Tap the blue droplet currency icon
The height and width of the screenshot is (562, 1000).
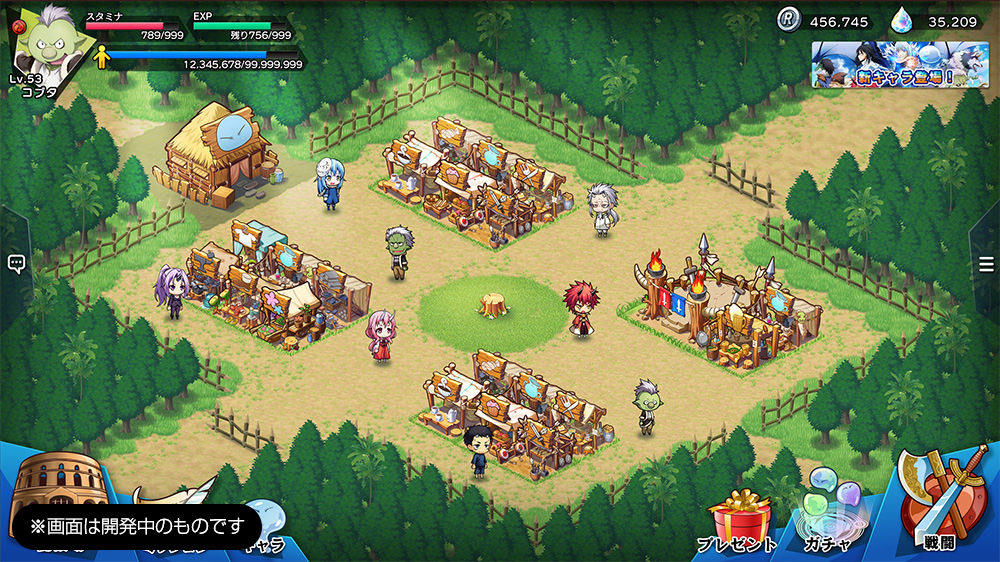coord(905,20)
